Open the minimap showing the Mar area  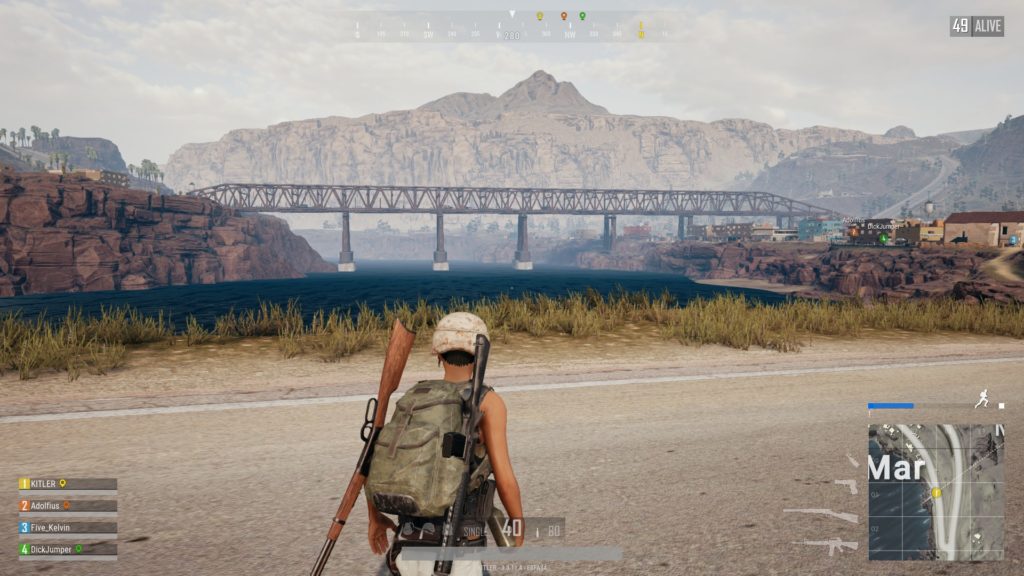[936, 491]
